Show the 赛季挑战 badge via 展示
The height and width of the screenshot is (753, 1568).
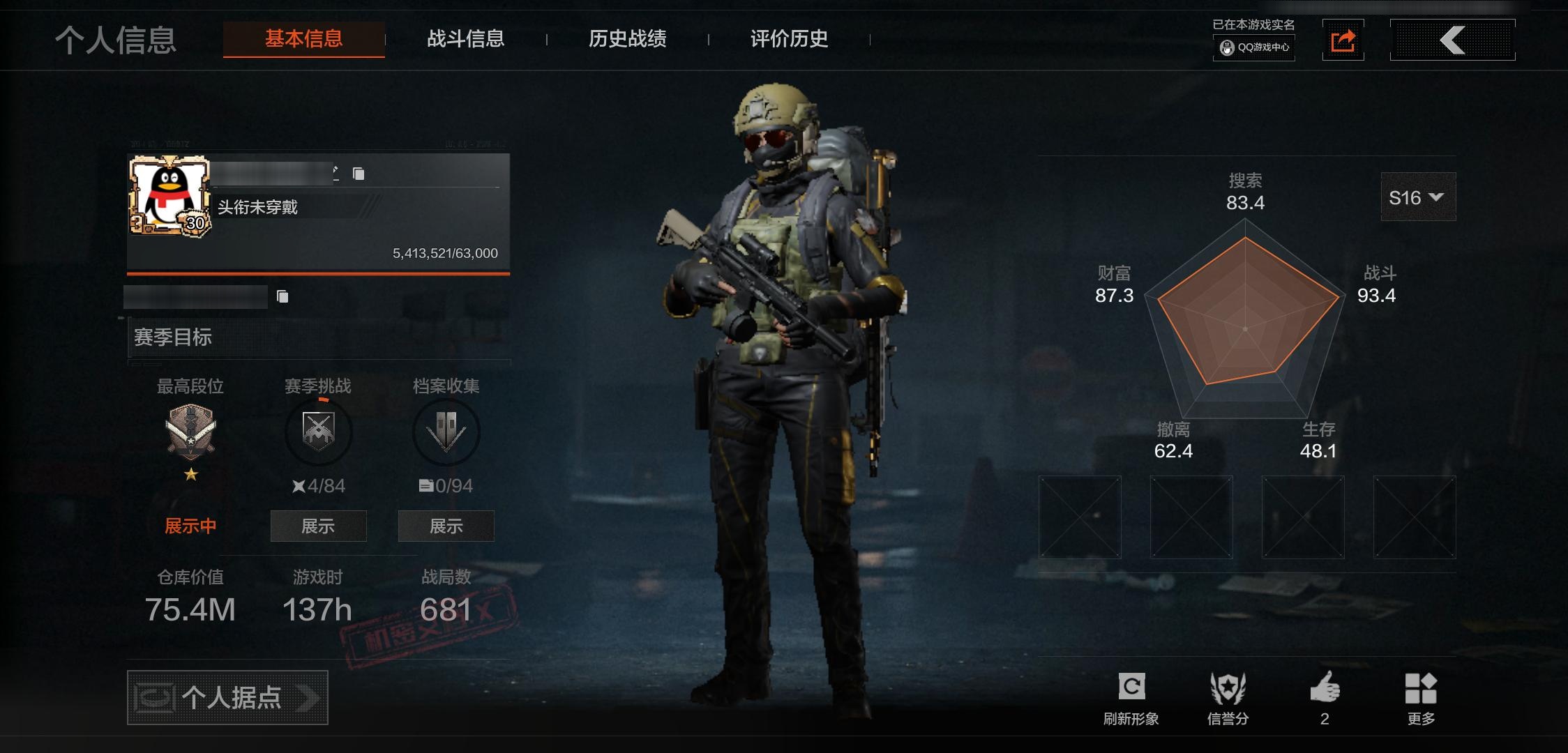coord(318,526)
